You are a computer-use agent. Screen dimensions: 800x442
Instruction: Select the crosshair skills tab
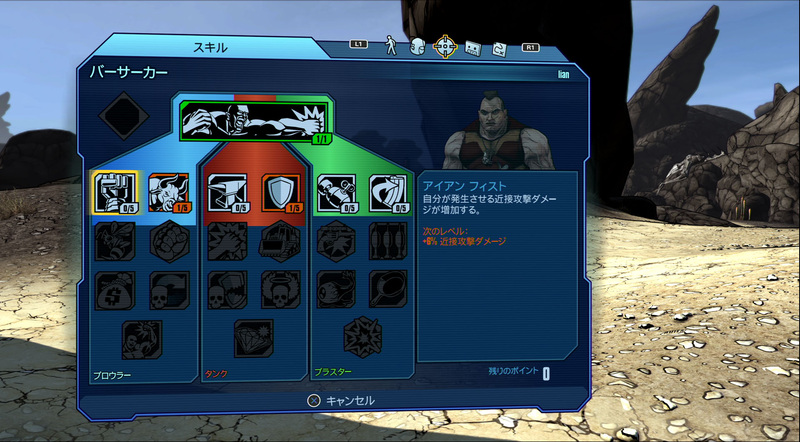tap(446, 46)
